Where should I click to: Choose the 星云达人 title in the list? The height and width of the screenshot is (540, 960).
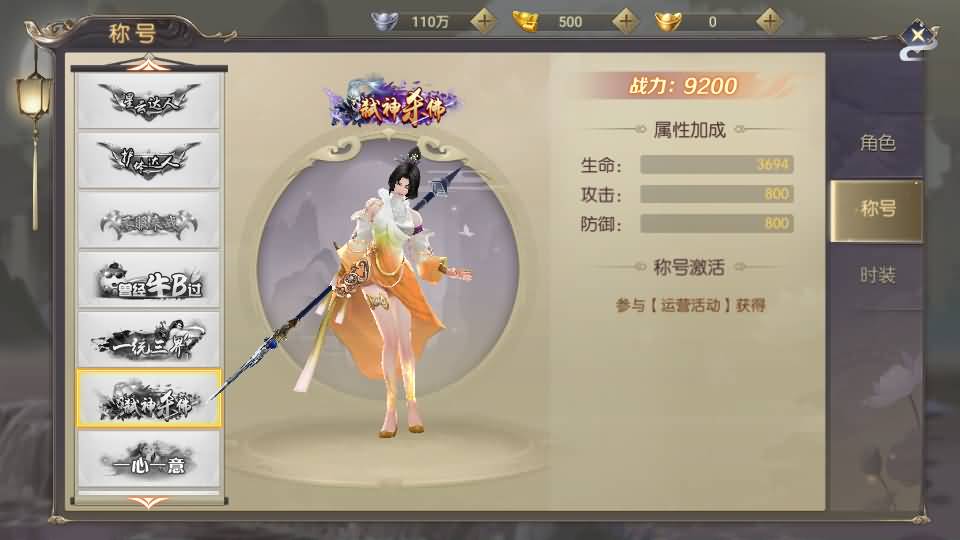pos(149,101)
